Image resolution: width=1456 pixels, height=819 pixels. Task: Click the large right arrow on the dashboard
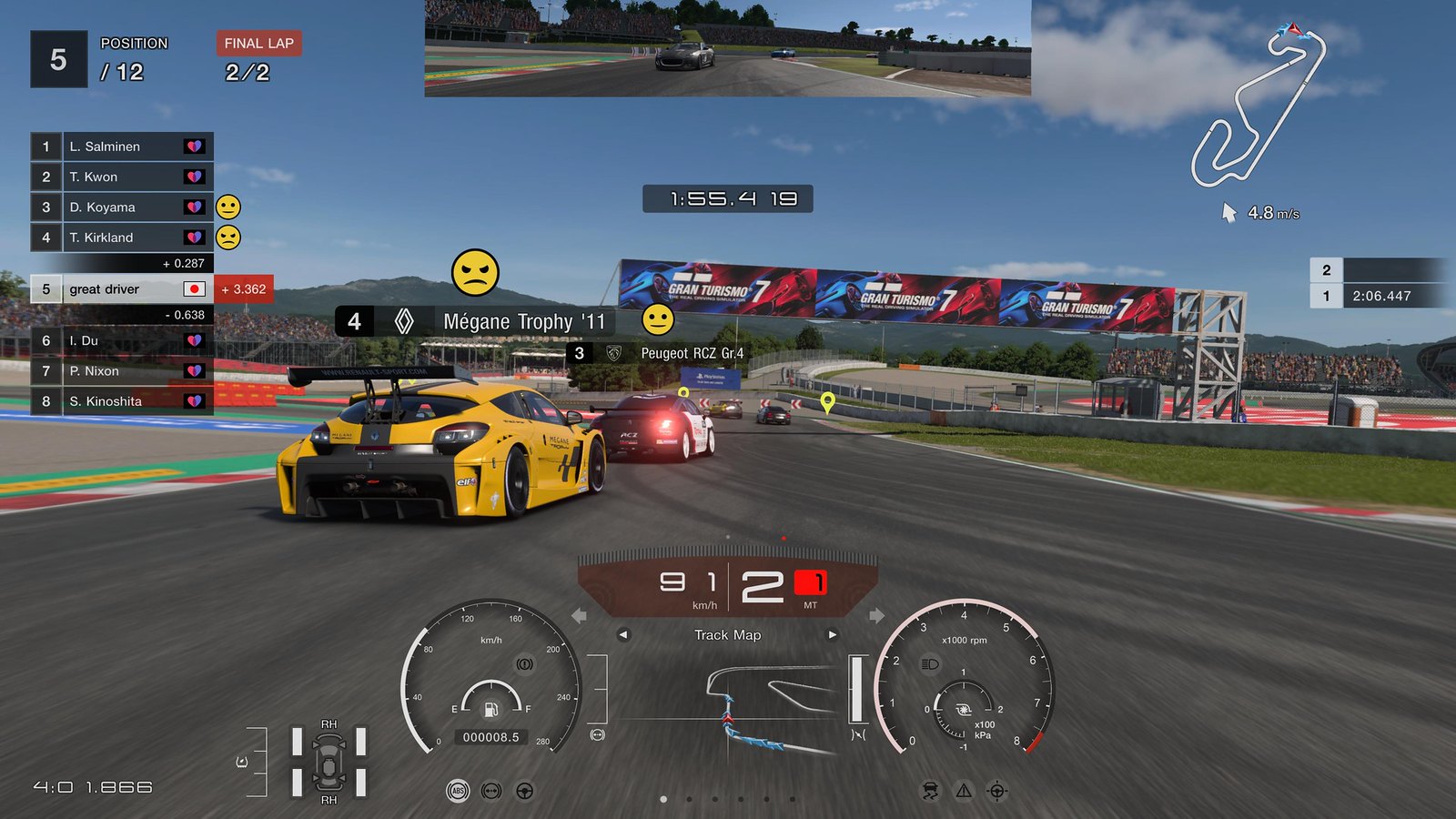876,616
